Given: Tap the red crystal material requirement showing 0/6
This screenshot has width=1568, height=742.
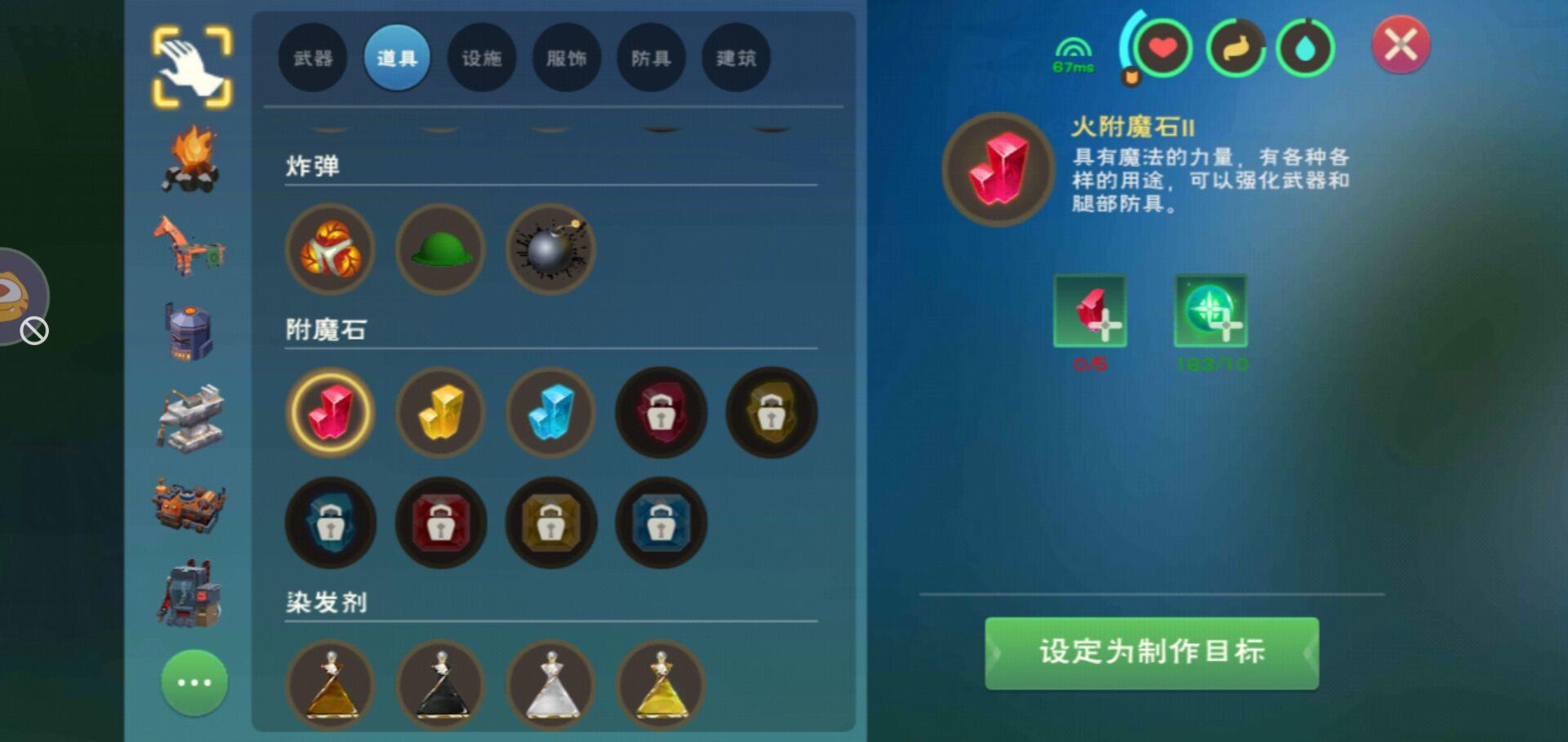Looking at the screenshot, I should (x=1090, y=314).
